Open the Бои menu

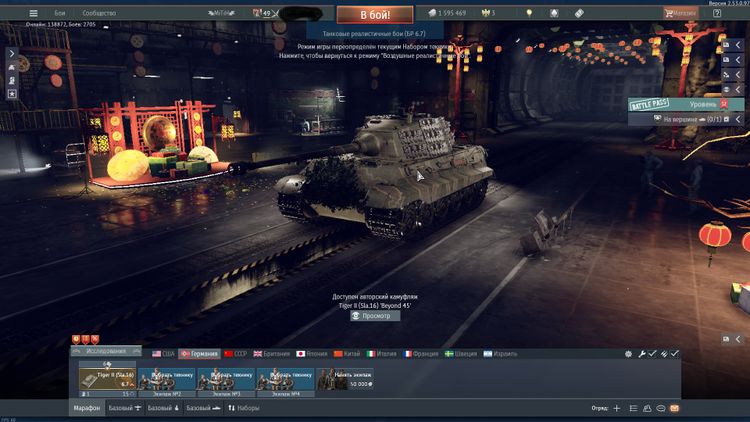click(60, 13)
